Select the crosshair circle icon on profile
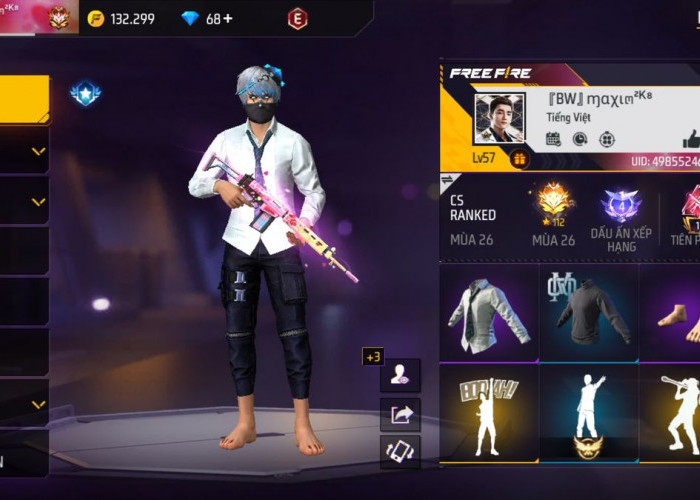700x500 pixels. [606, 139]
